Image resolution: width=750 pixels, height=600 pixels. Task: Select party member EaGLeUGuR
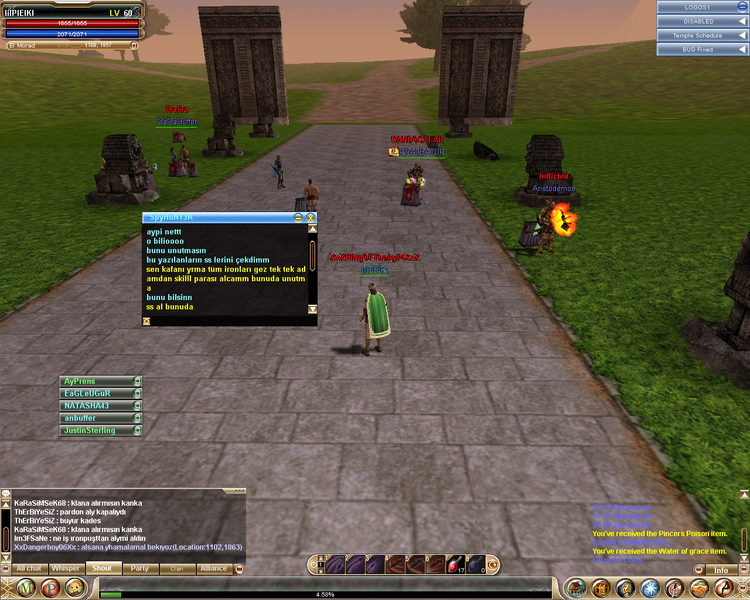[96, 393]
